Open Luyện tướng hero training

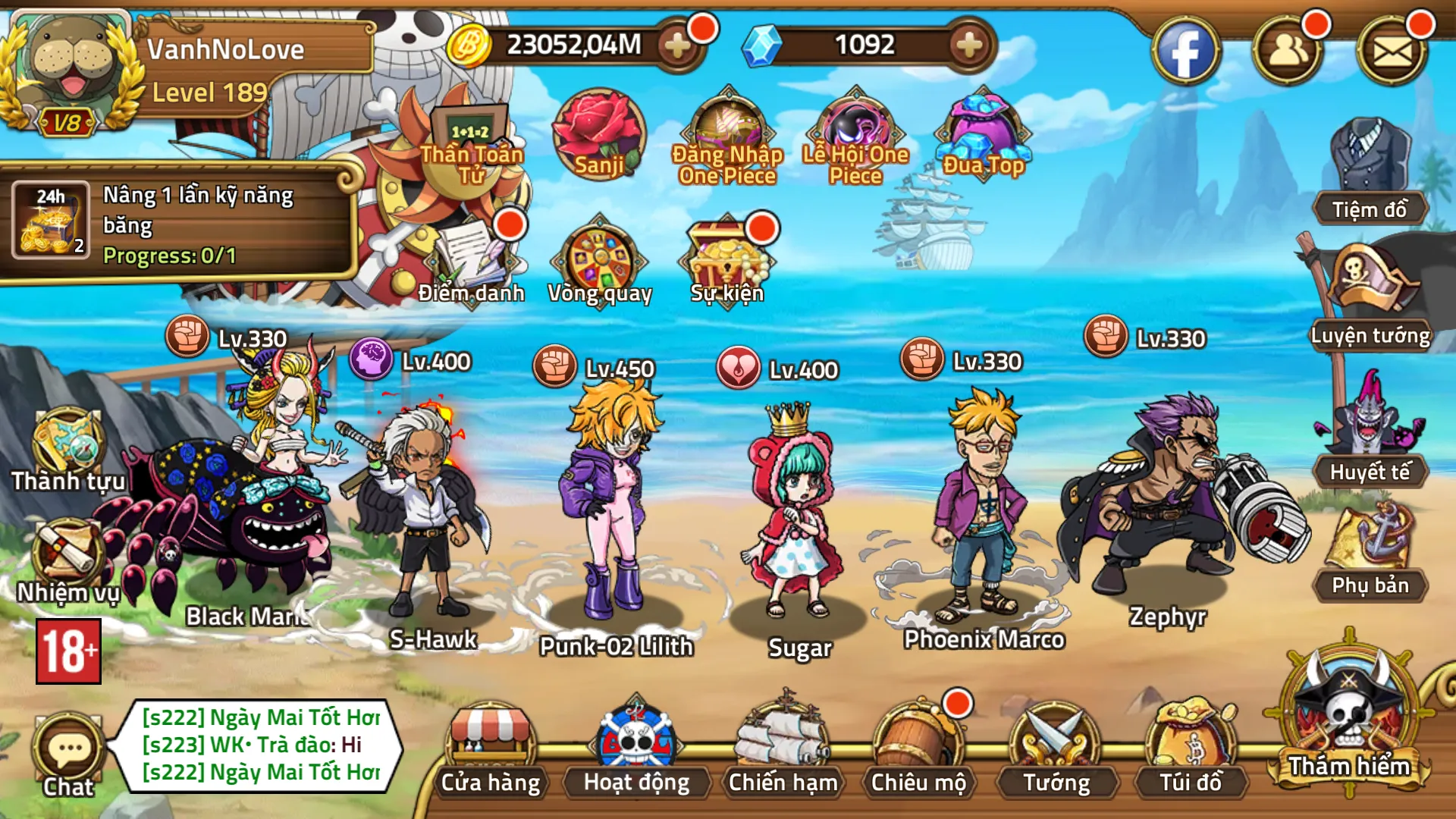[x=1370, y=297]
